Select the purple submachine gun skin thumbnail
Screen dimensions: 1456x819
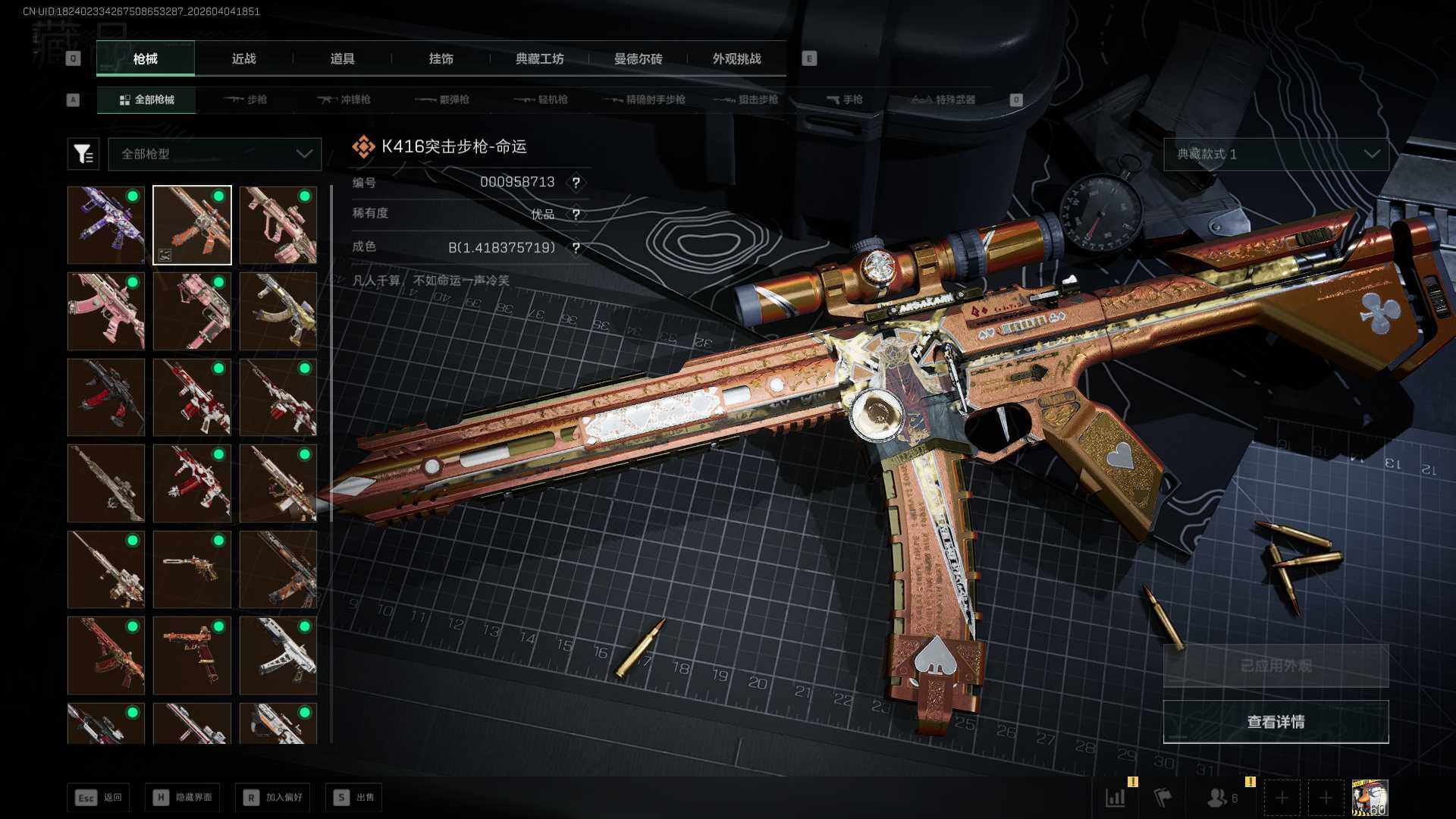(106, 225)
